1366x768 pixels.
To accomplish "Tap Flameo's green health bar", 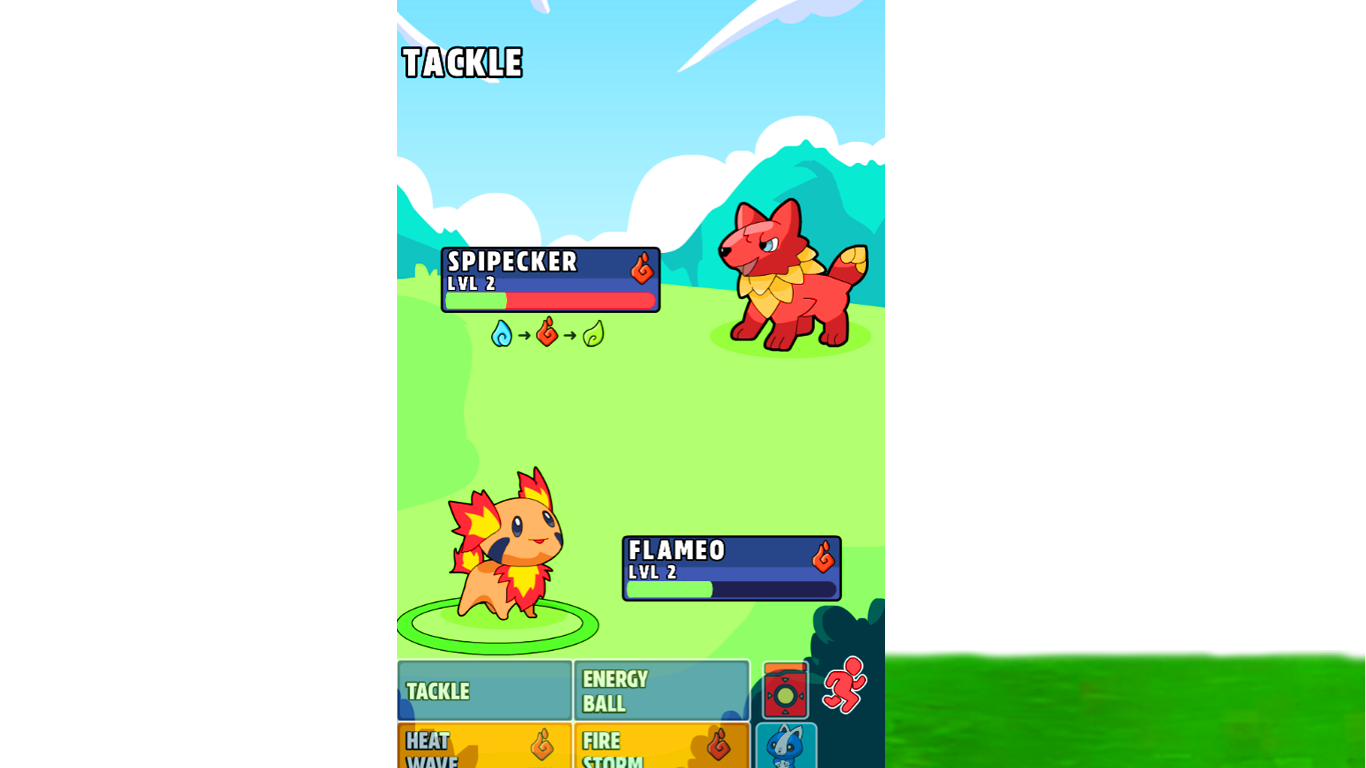I will pos(670,591).
